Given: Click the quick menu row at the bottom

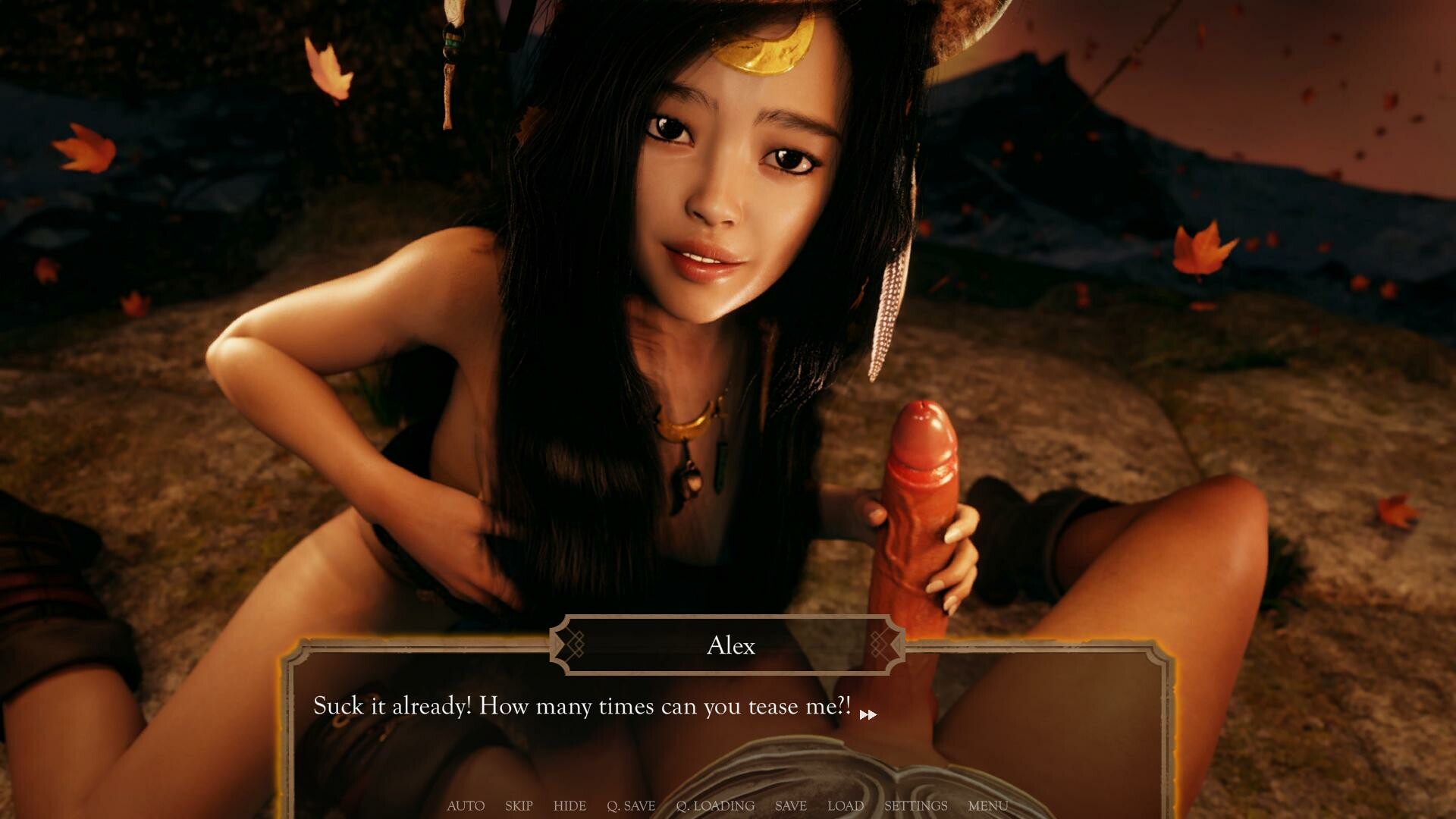Looking at the screenshot, I should [726, 806].
